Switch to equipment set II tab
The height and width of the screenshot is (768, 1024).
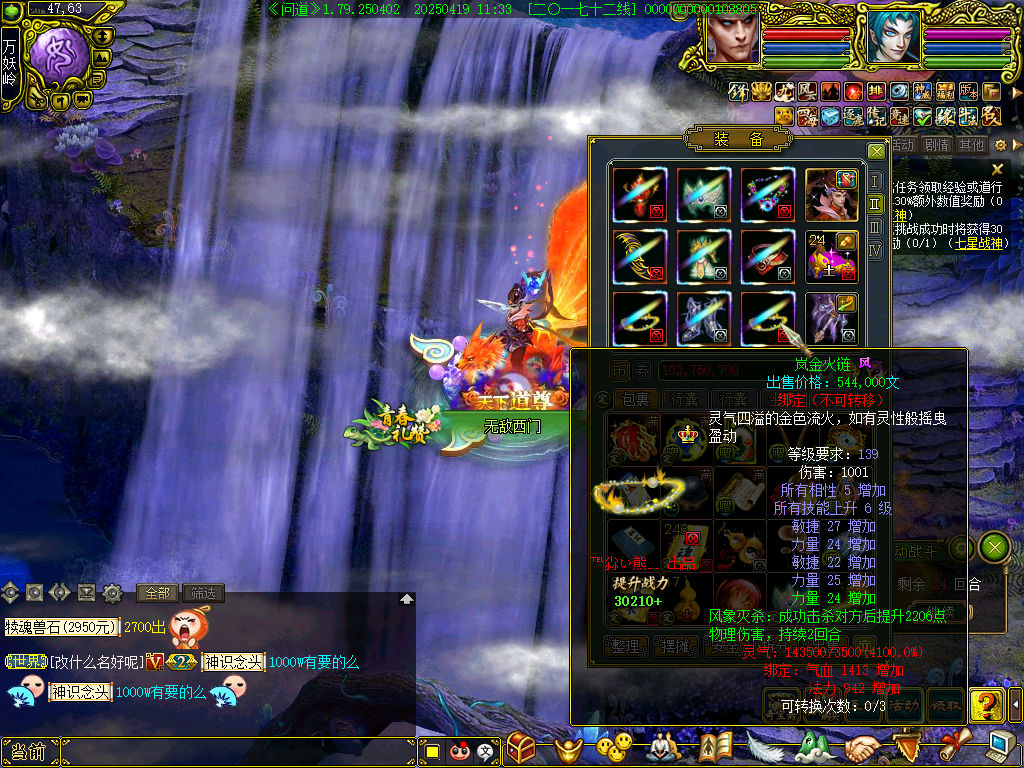pyautogui.click(x=875, y=204)
